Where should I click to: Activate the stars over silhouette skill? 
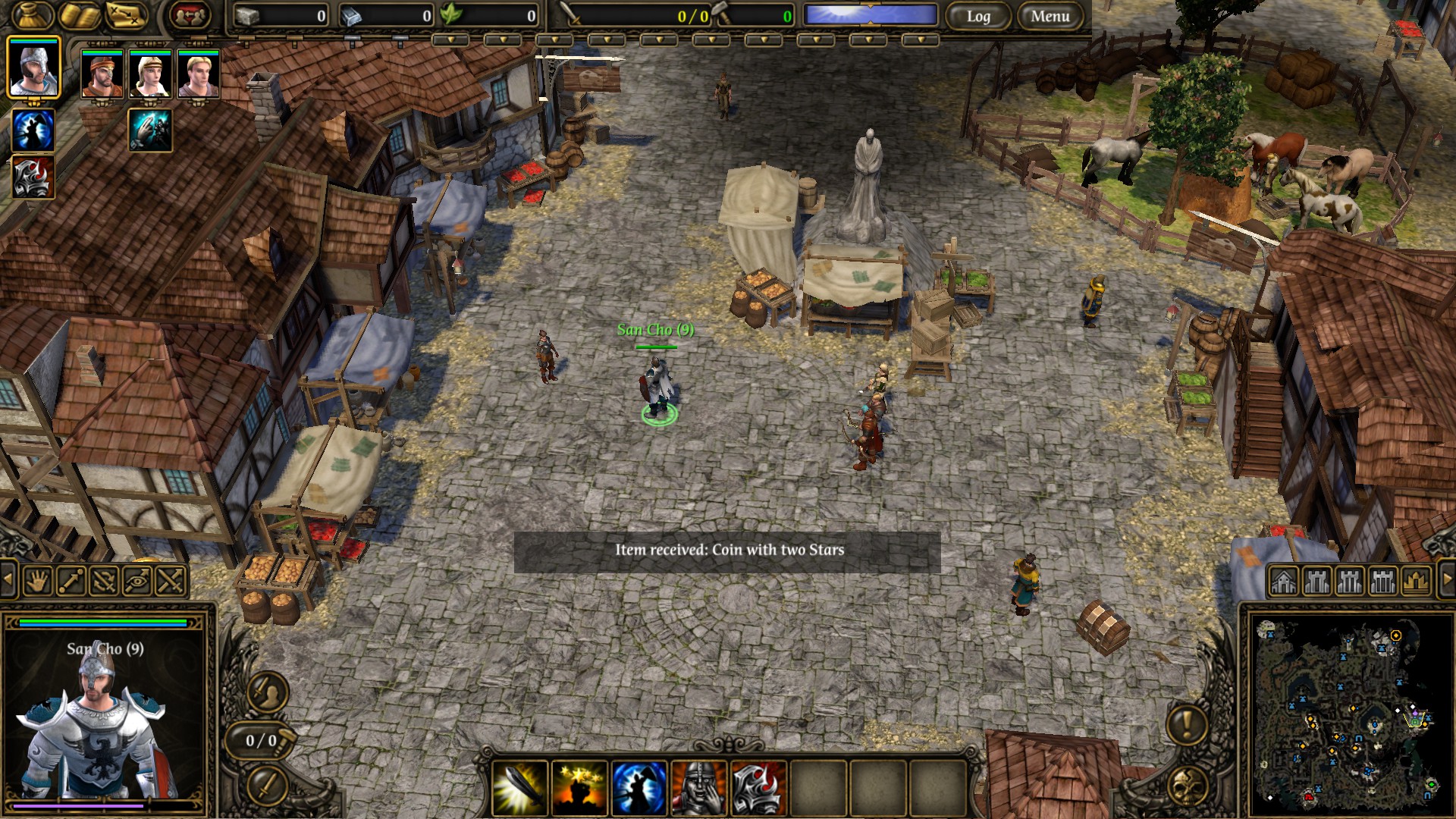coord(579,787)
